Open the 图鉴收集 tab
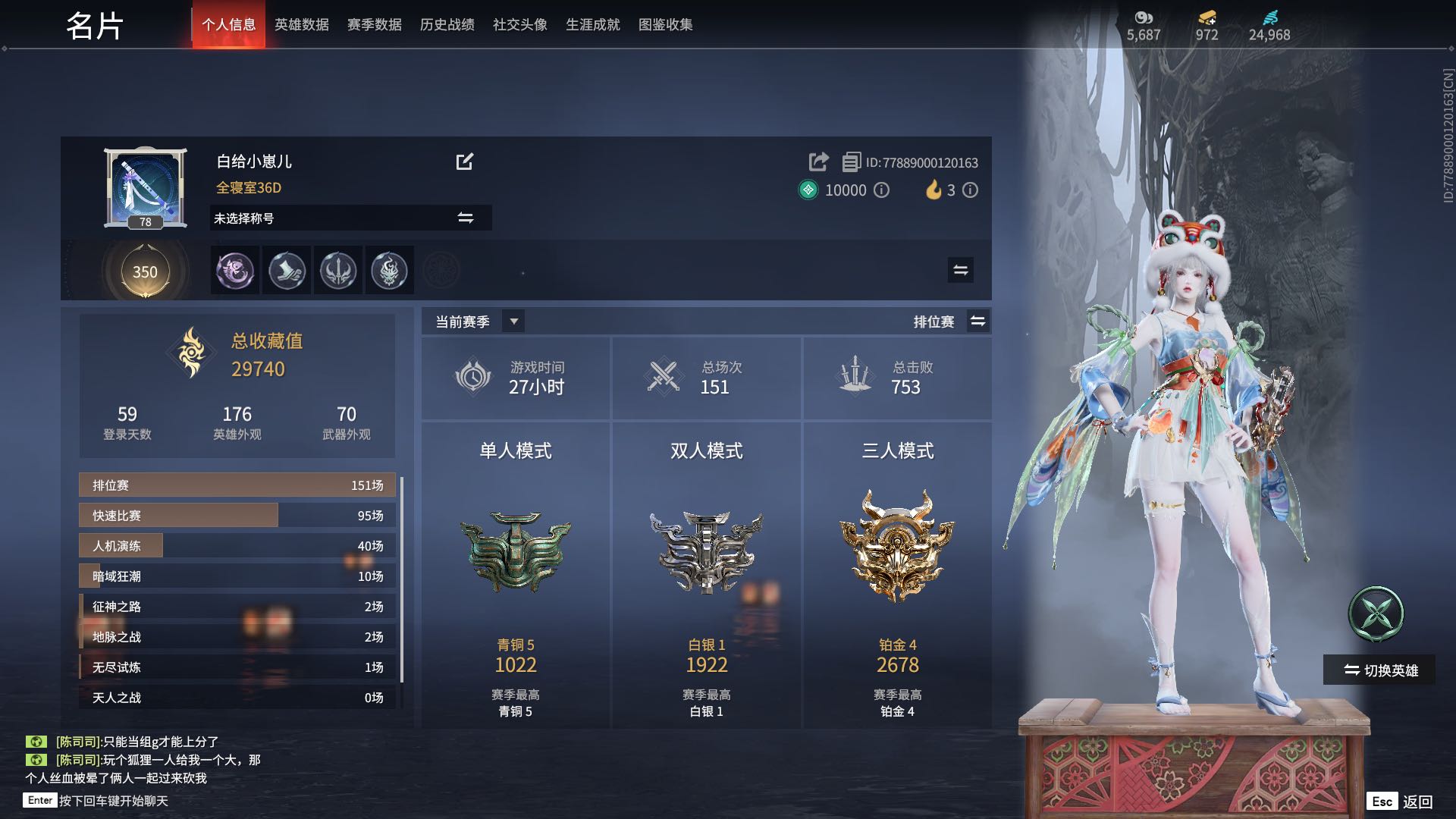Image resolution: width=1456 pixels, height=819 pixels. [665, 25]
